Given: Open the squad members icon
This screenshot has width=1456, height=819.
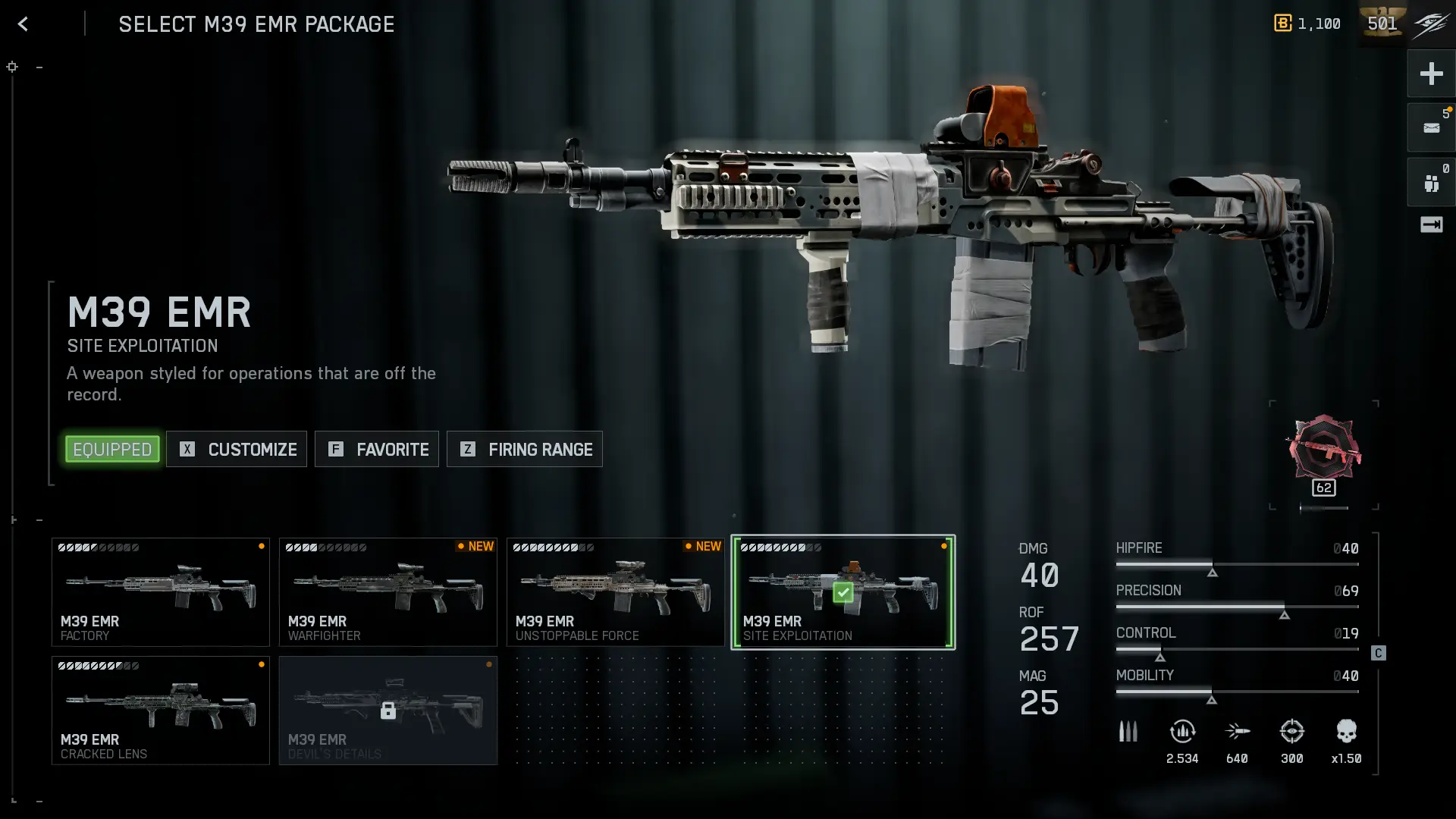Looking at the screenshot, I should click(1431, 183).
